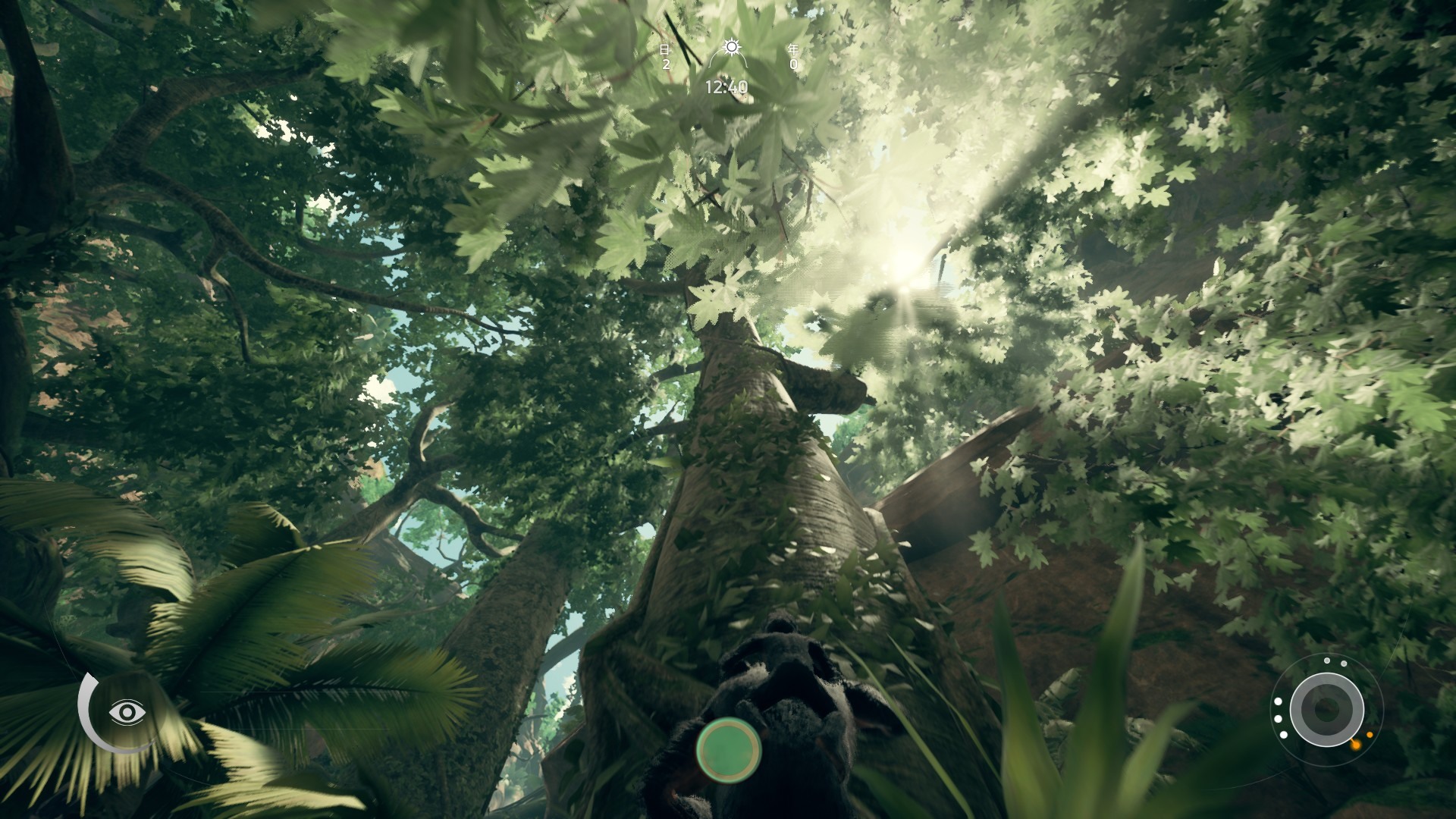Viewport: 1456px width, 819px height.
Task: Click the small faded orange marker dot
Action: (x=1370, y=735)
